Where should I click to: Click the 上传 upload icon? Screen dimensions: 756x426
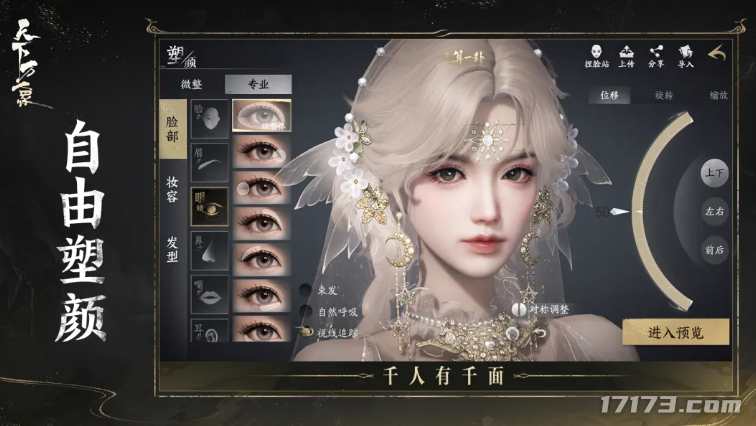[x=625, y=56]
